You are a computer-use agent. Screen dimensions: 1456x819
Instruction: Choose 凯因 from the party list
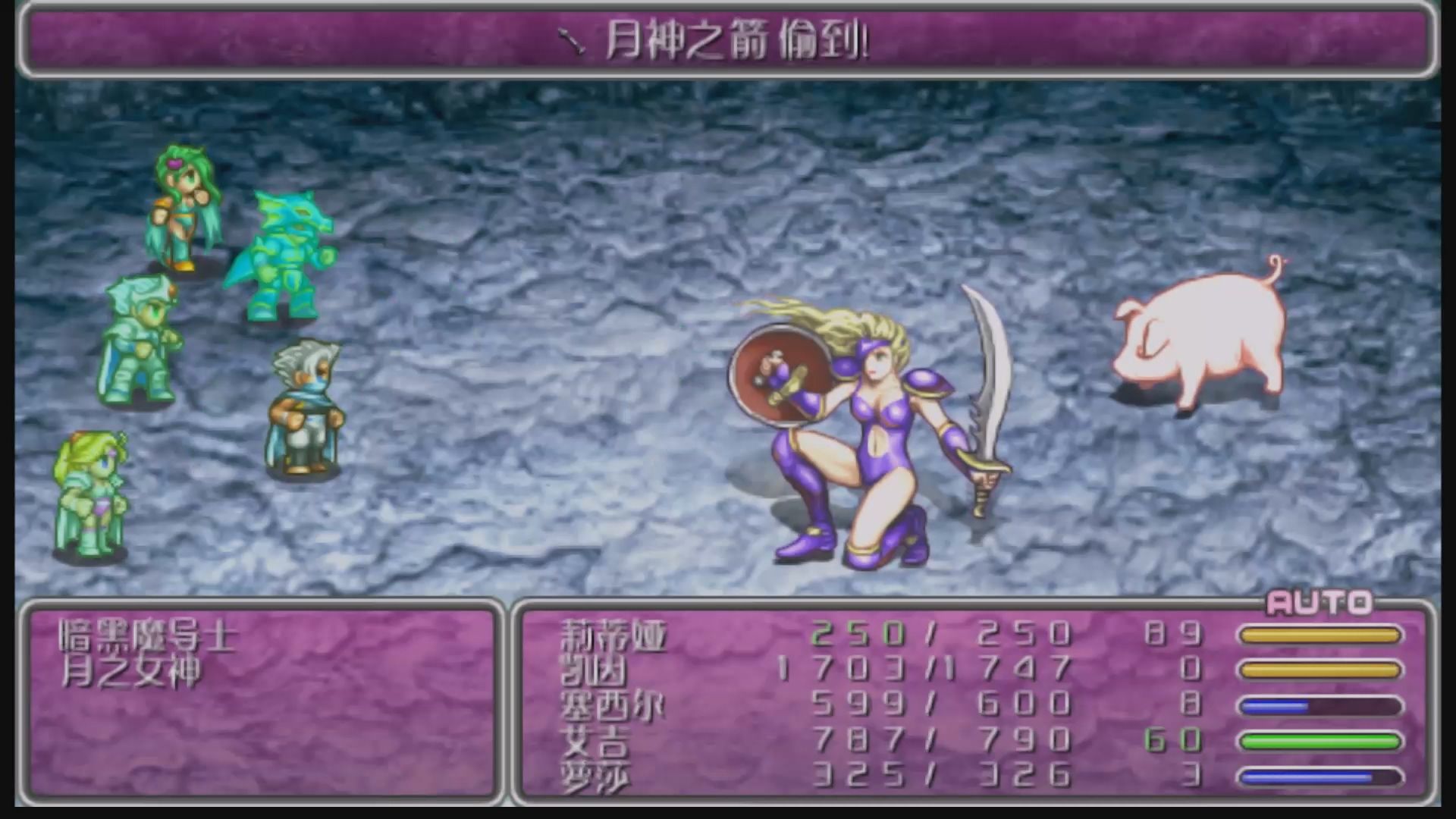coord(593,670)
